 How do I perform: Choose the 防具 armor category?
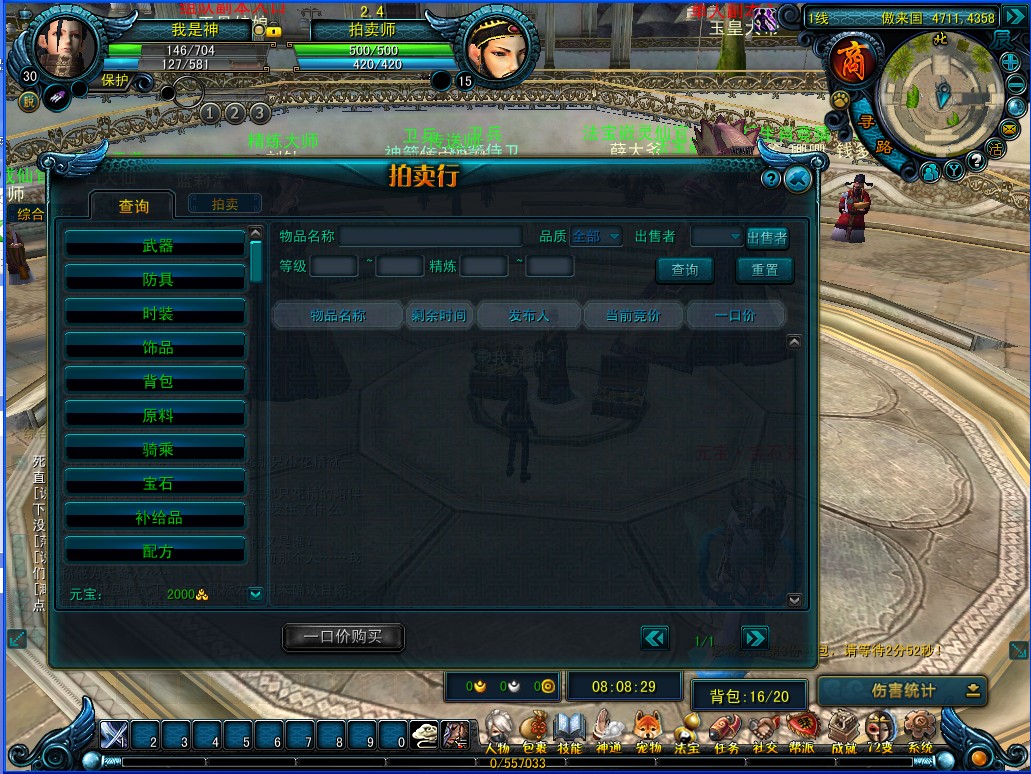coord(156,279)
